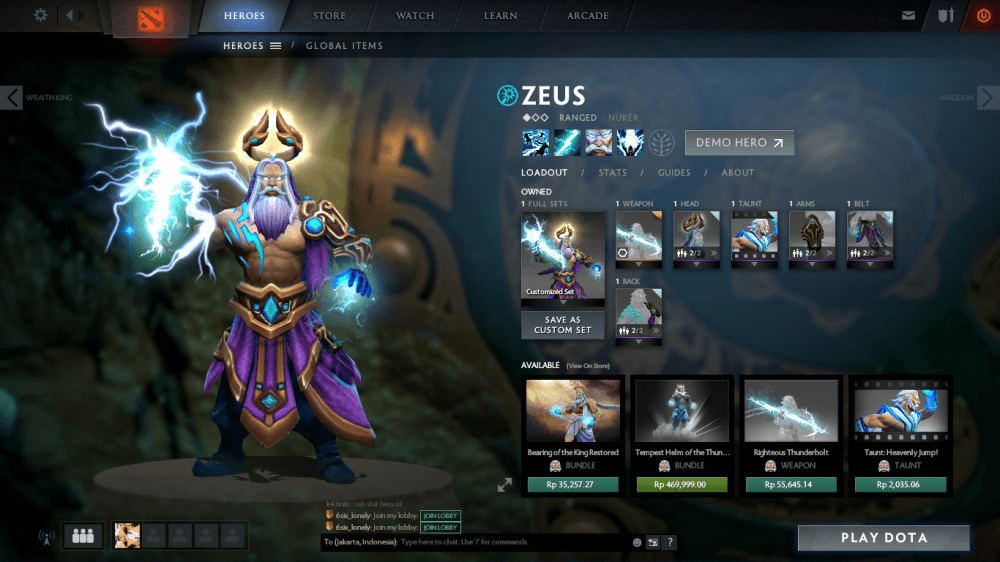Switch to the Watch tab
The height and width of the screenshot is (562, 1000).
click(x=415, y=16)
